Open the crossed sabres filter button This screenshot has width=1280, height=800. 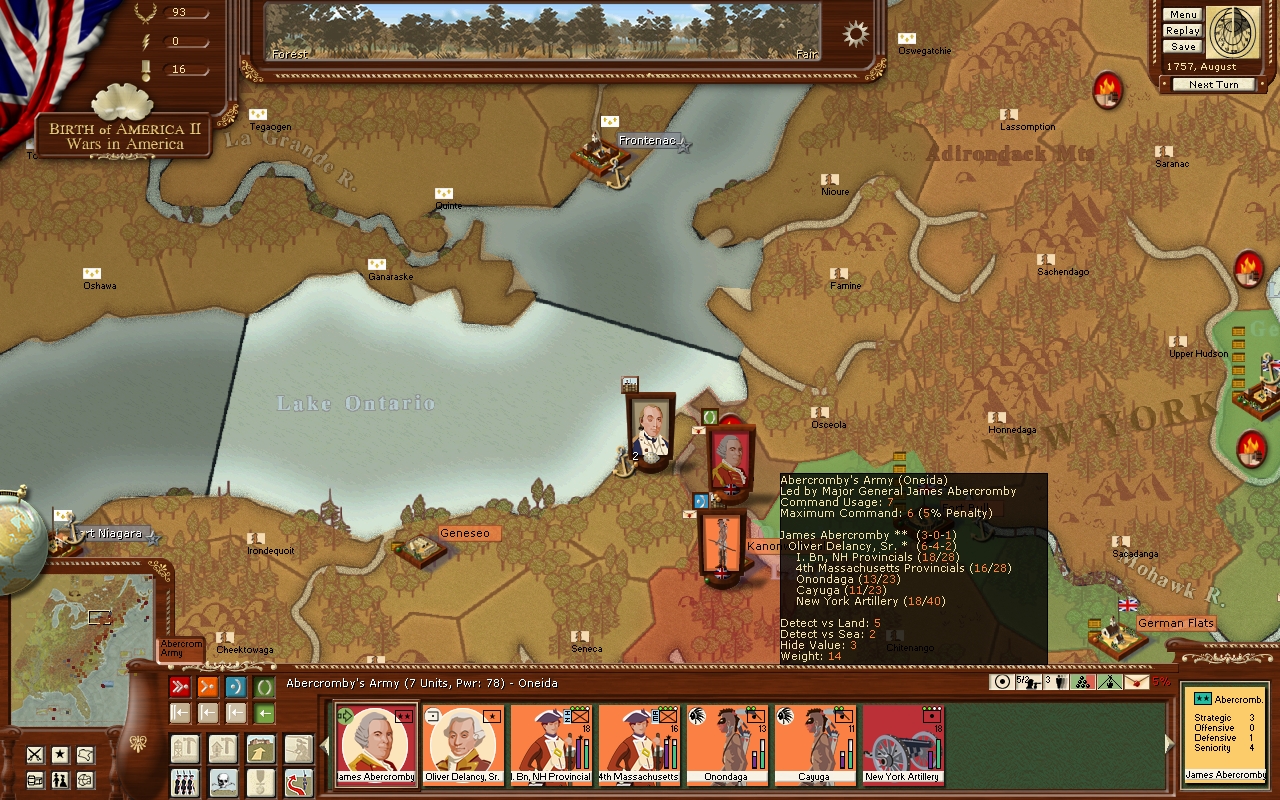click(35, 755)
